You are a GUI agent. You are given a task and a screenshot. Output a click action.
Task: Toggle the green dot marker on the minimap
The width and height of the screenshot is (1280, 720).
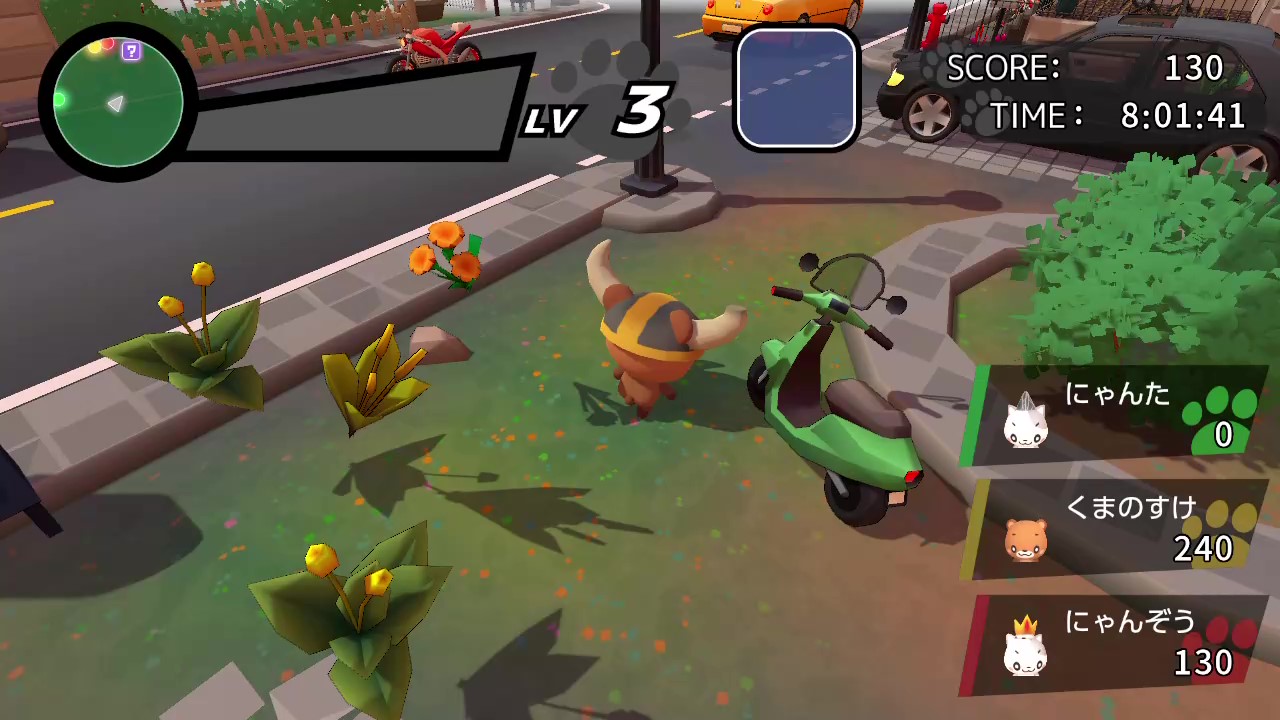60,100
